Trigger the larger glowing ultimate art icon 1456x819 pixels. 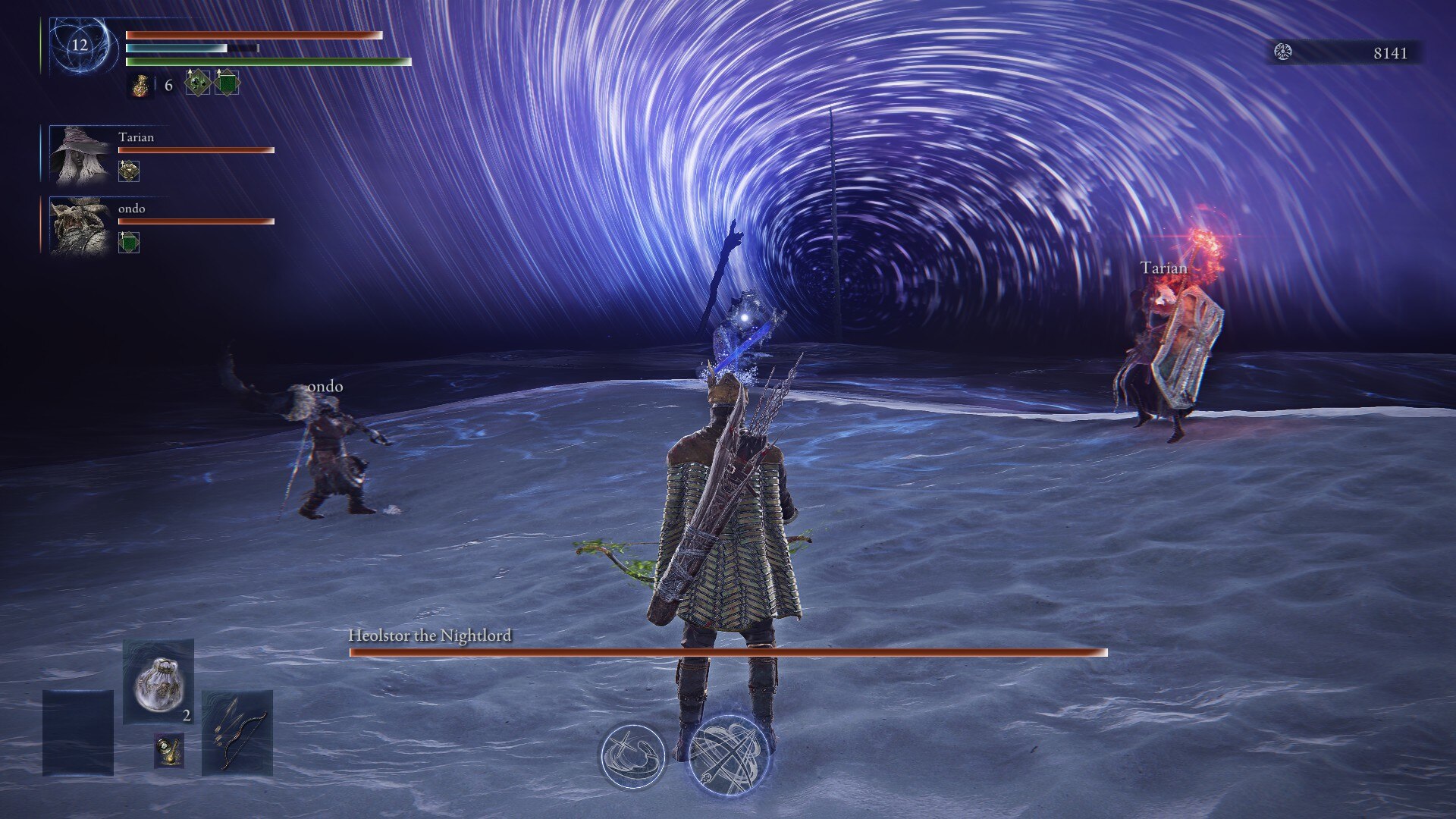tap(729, 755)
